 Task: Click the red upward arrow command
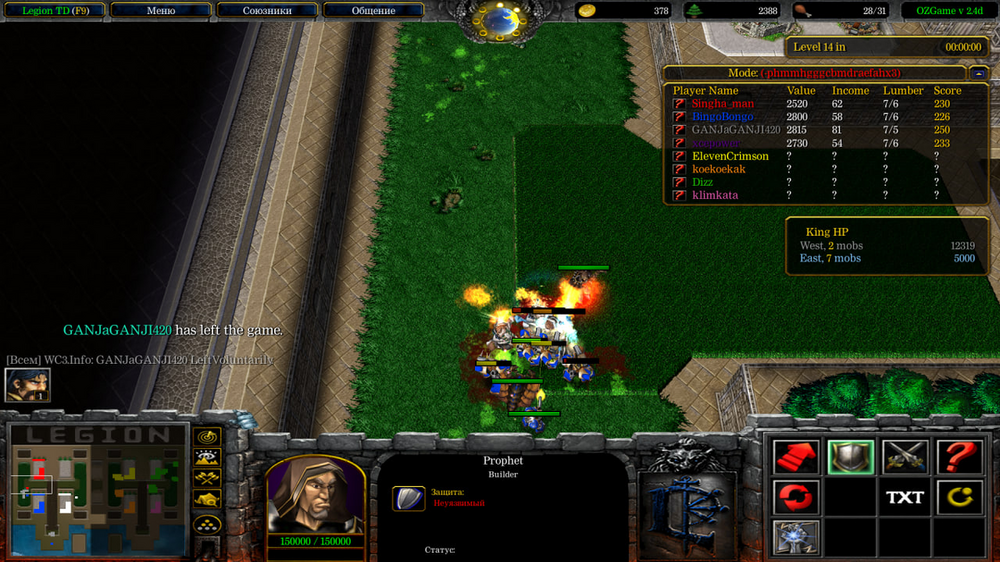(796, 458)
